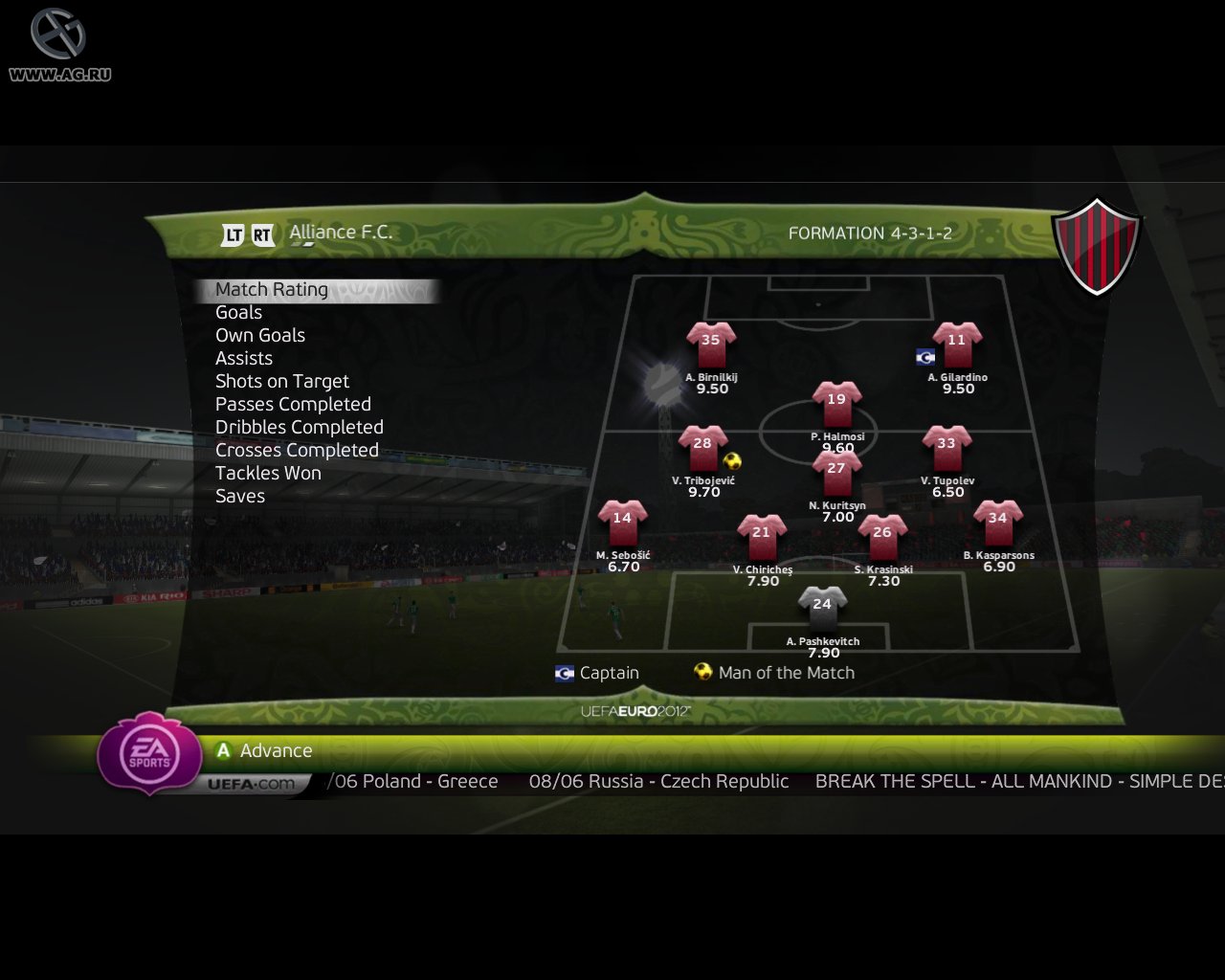Image resolution: width=1225 pixels, height=980 pixels.
Task: Select the Match Rating stat category
Action: pyautogui.click(x=272, y=289)
